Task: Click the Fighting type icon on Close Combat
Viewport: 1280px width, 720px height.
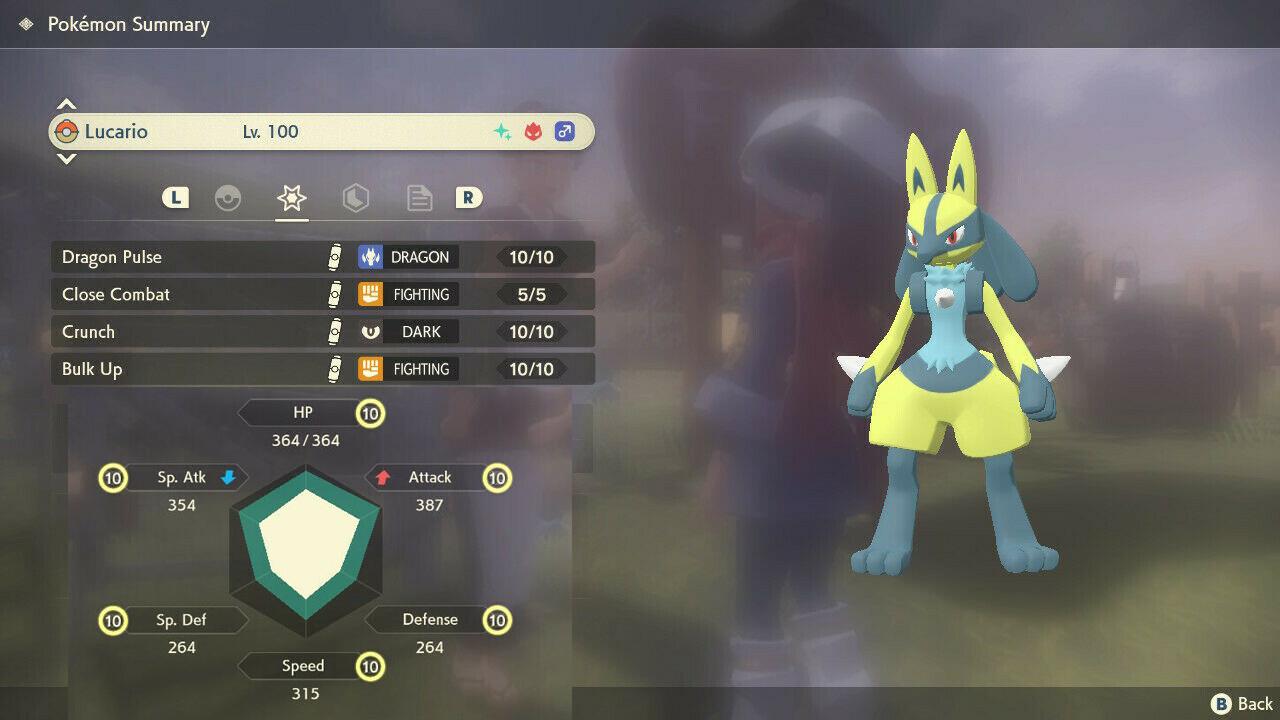Action: click(x=368, y=294)
